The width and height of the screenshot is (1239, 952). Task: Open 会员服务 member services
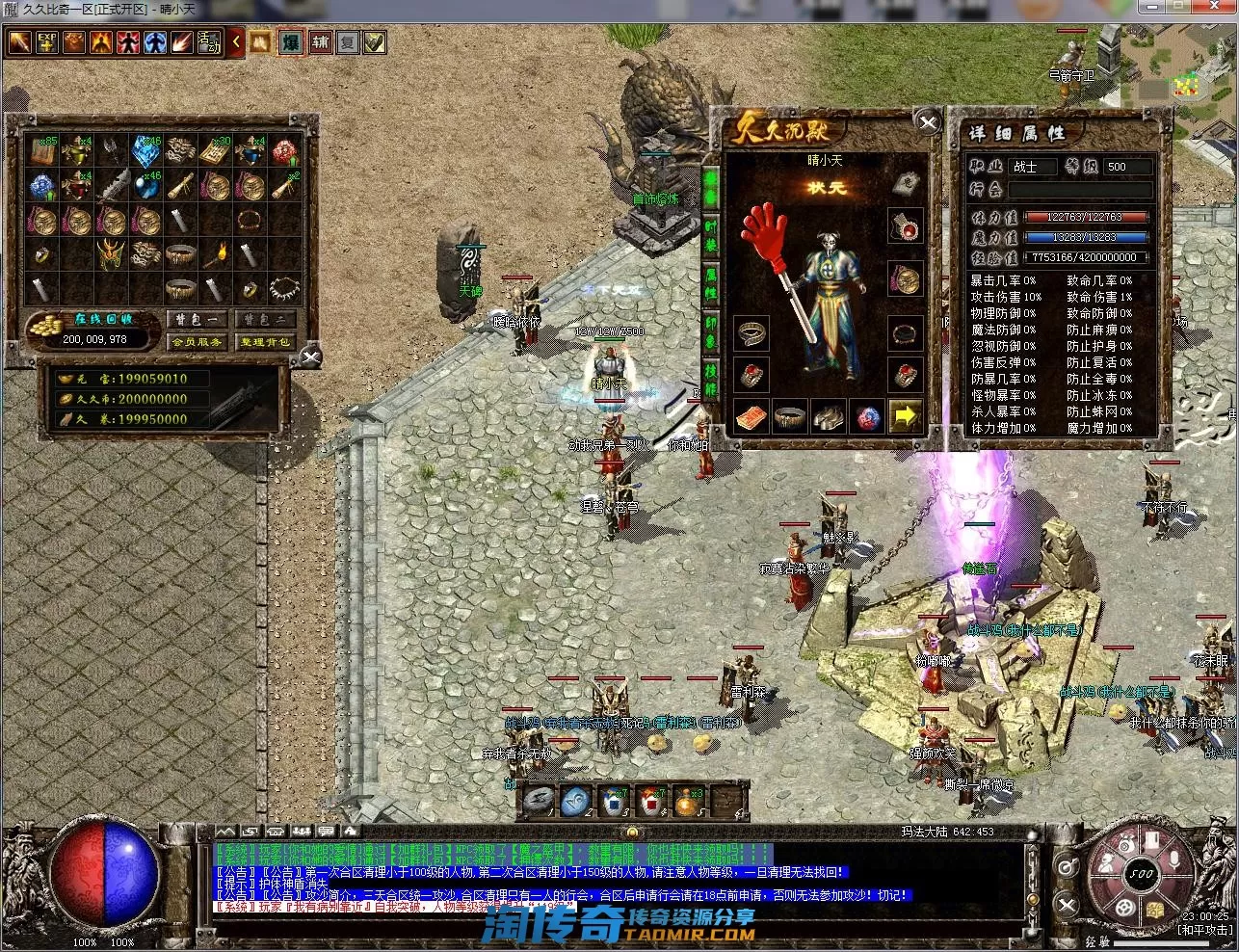[198, 341]
